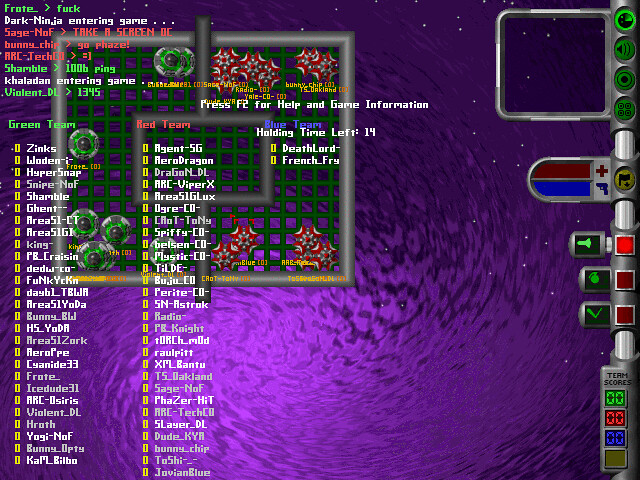Open the four-squares options button
Image resolution: width=640 pixels, height=480 pixels.
coord(626,111)
